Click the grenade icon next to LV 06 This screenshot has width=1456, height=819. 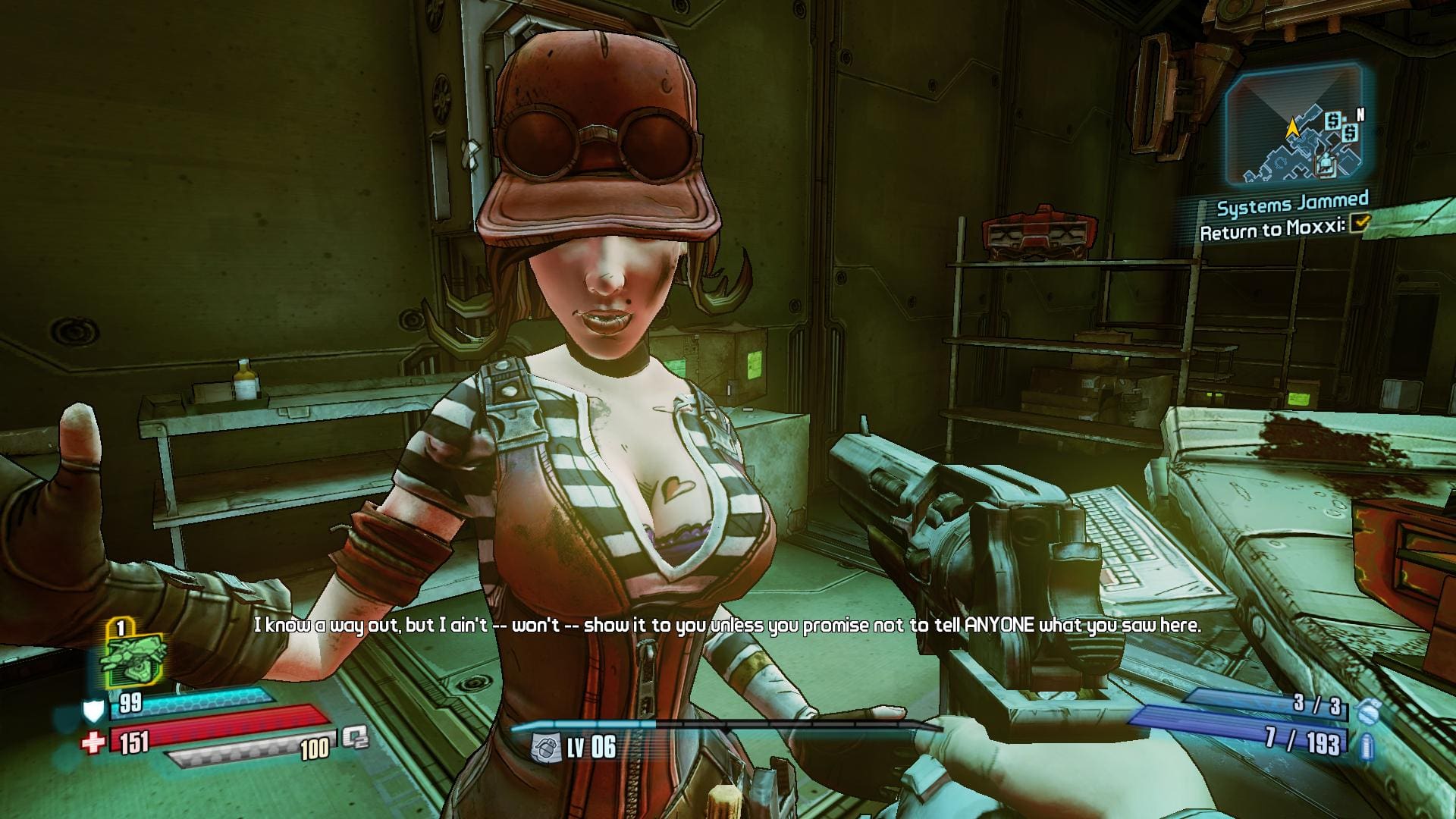pos(543,746)
